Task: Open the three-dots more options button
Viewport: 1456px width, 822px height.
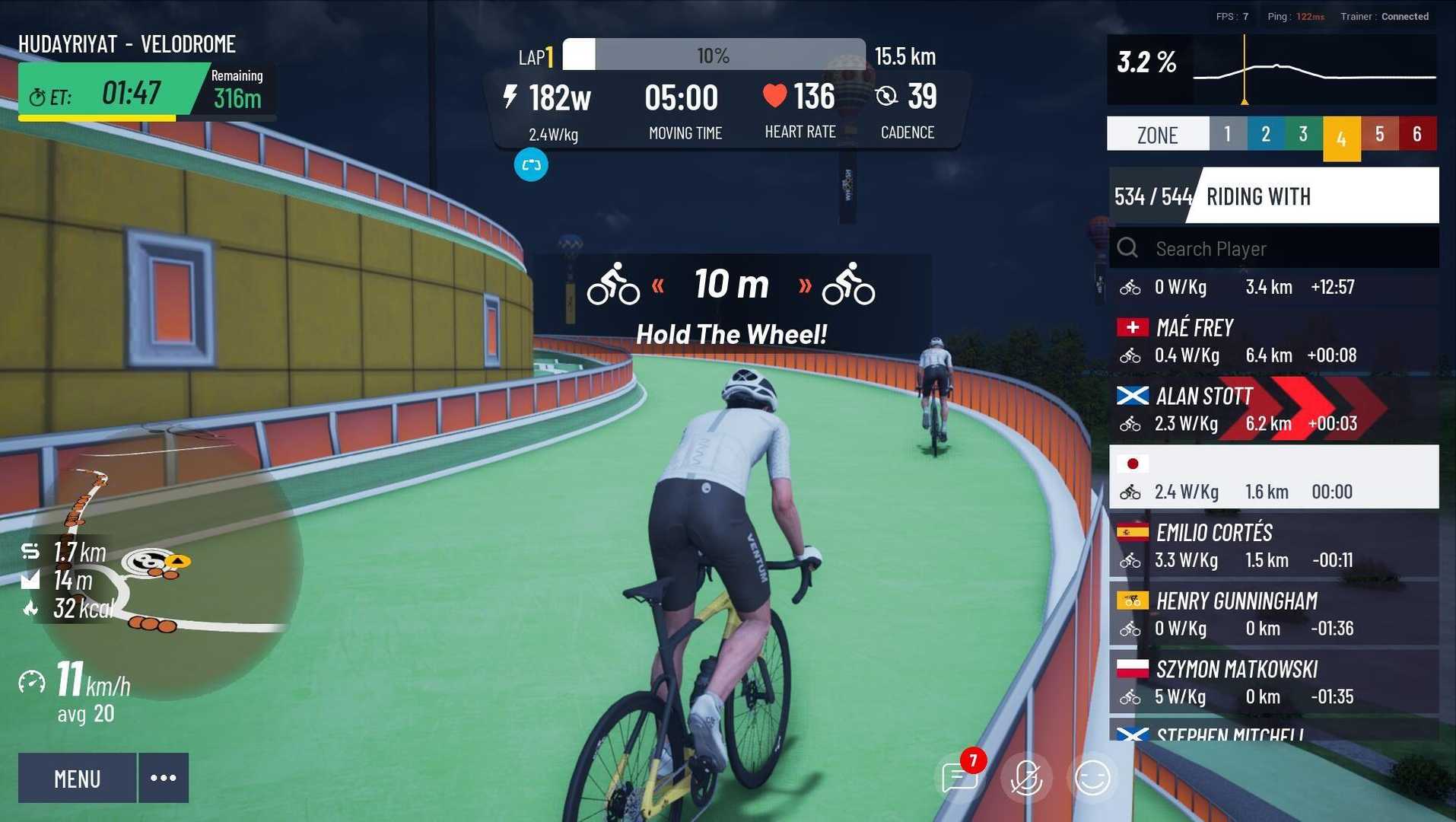Action: coord(164,778)
